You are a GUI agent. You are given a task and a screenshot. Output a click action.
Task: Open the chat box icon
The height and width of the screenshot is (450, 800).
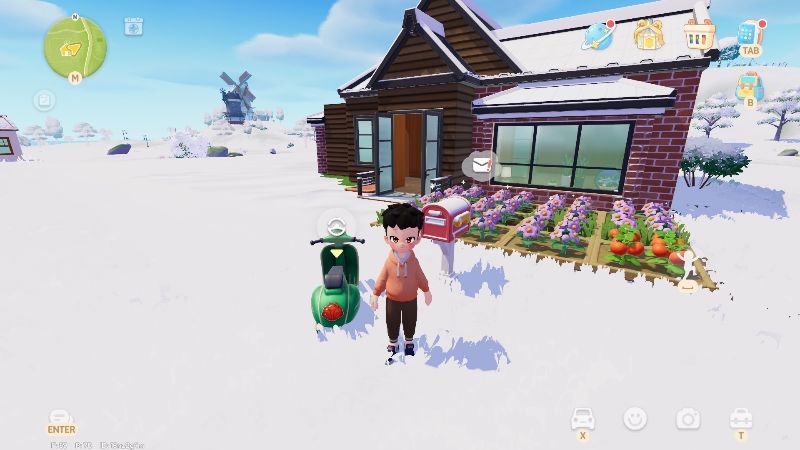[x=61, y=416]
